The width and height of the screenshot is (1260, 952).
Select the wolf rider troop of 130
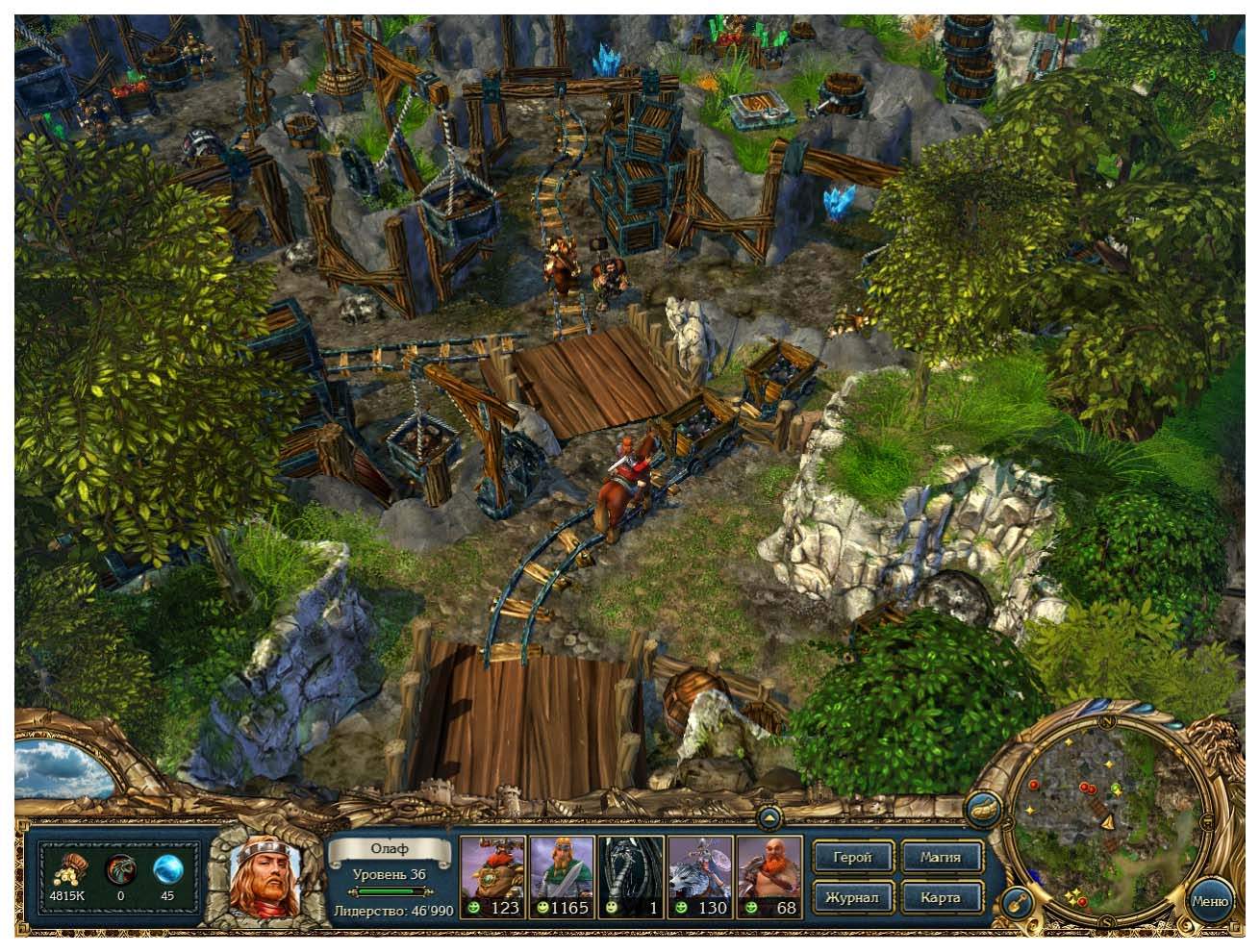coord(700,877)
